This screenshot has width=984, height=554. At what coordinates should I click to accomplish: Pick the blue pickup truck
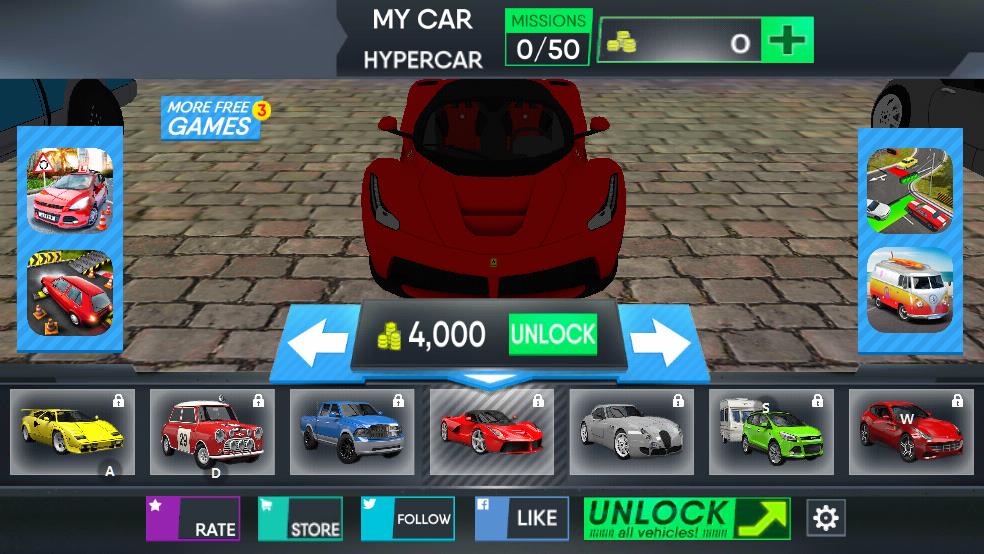352,432
